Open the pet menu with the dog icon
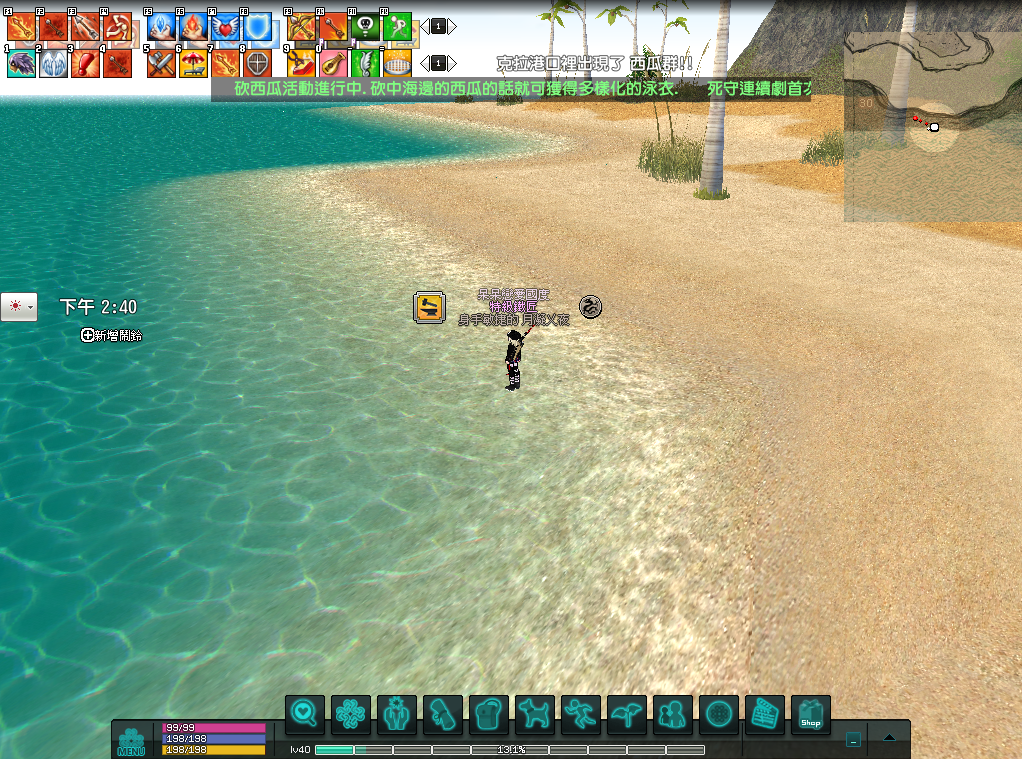The image size is (1022, 759). coord(535,715)
